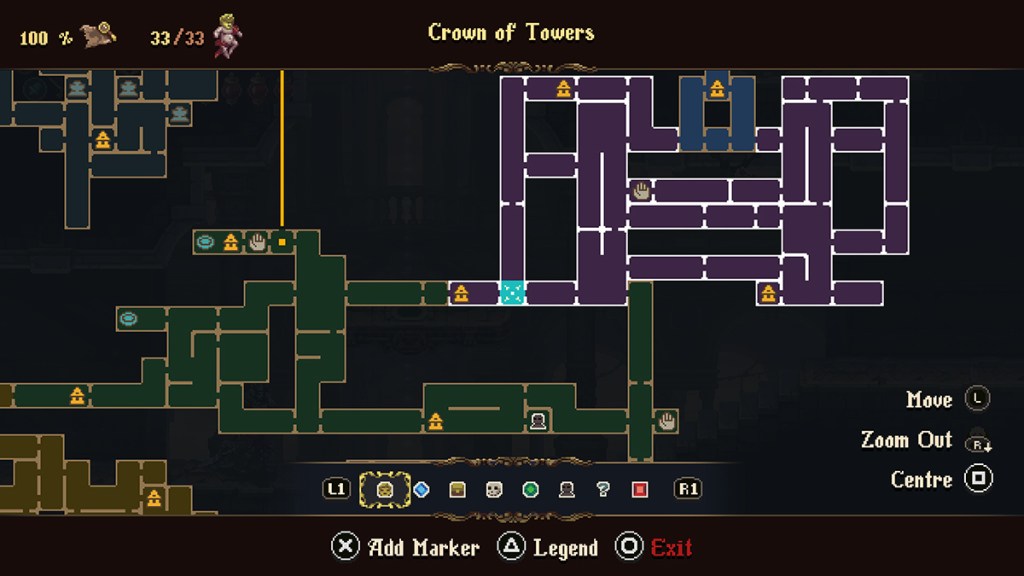
Task: Select the small yellow square under the yellow line
Action: [x=282, y=241]
